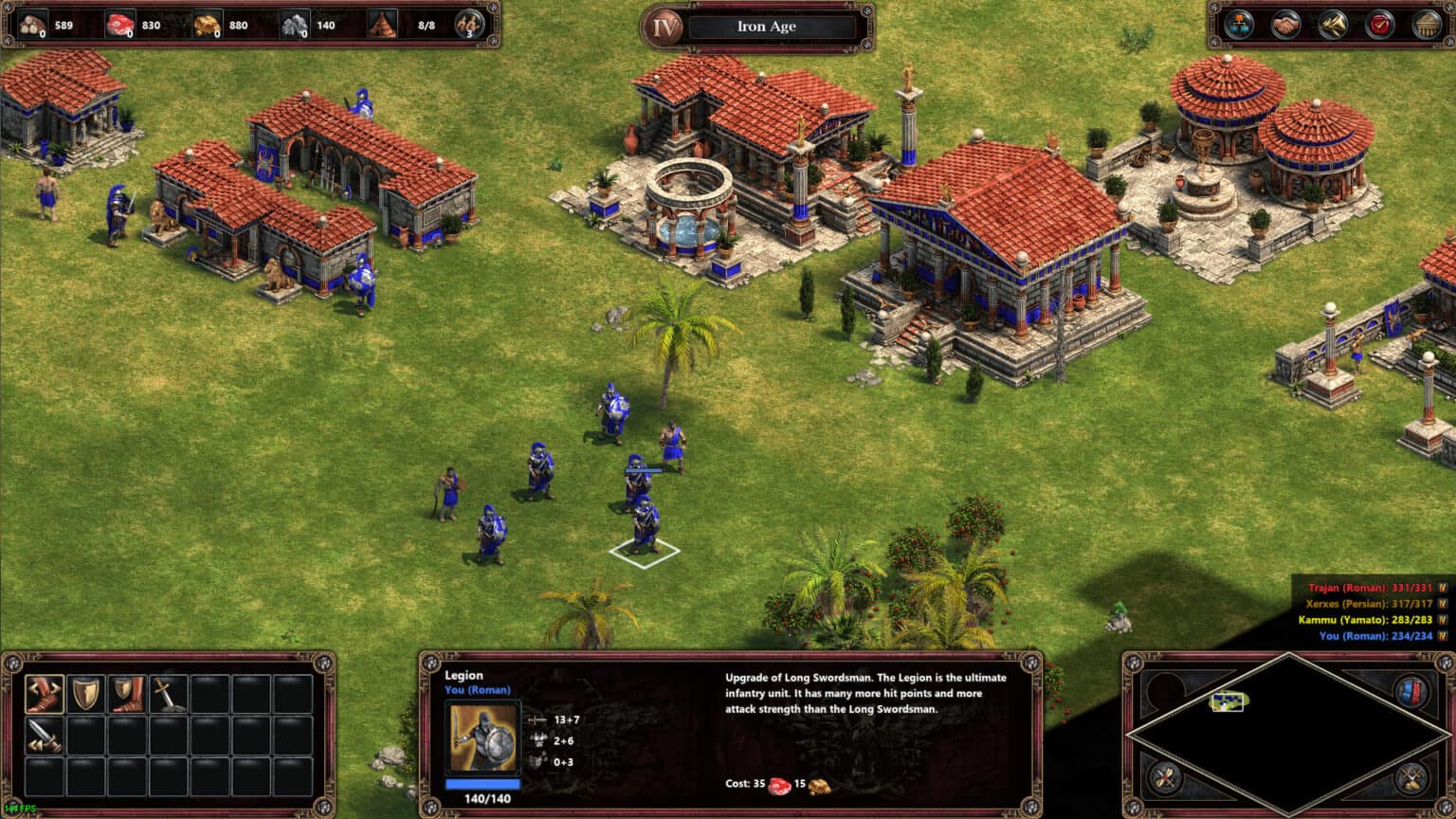Click the wood resource icon
1456x819 pixels.
31,23
